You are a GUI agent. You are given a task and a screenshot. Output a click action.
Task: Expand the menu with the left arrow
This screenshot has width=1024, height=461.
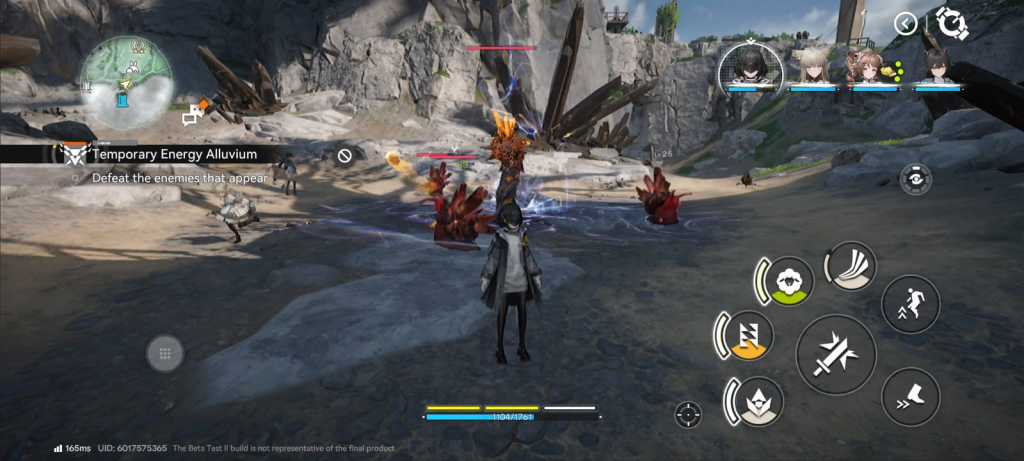(x=905, y=23)
